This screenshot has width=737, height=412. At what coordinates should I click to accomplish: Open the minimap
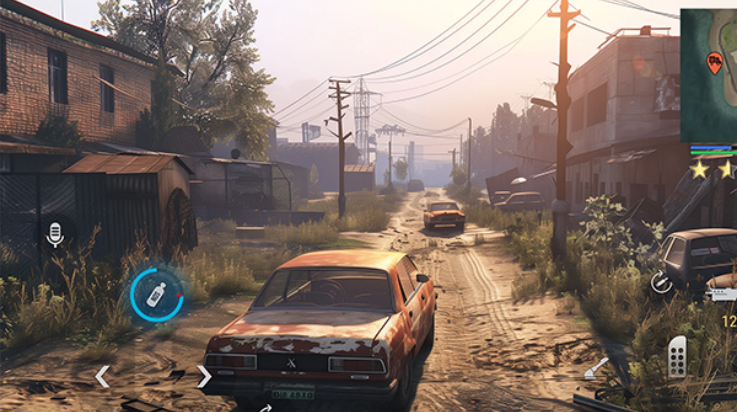708,75
